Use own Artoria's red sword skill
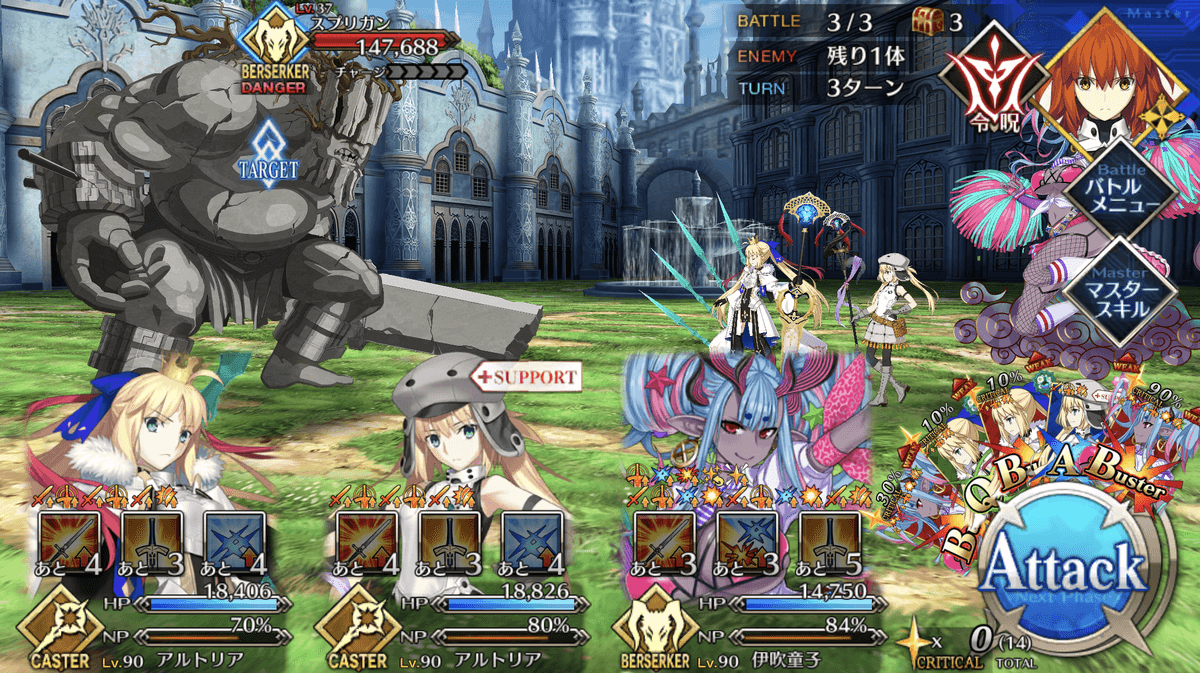Image resolution: width=1200 pixels, height=673 pixels. (70, 543)
